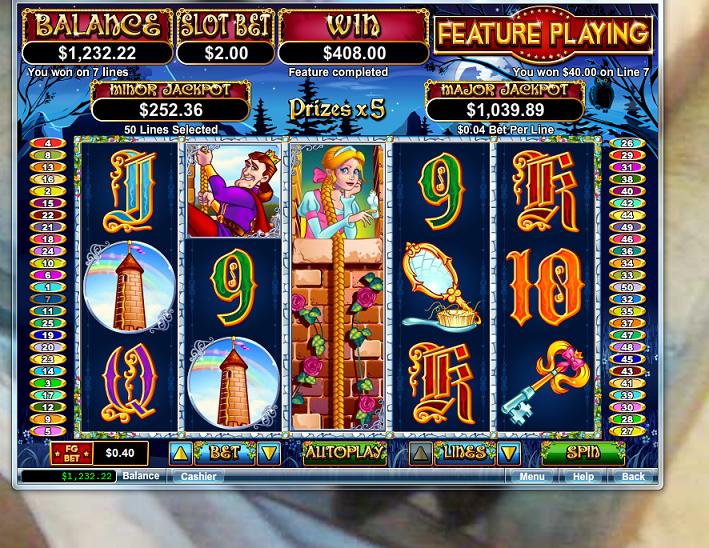709x548 pixels.
Task: Spin the reels with the Spin button
Action: click(x=583, y=453)
